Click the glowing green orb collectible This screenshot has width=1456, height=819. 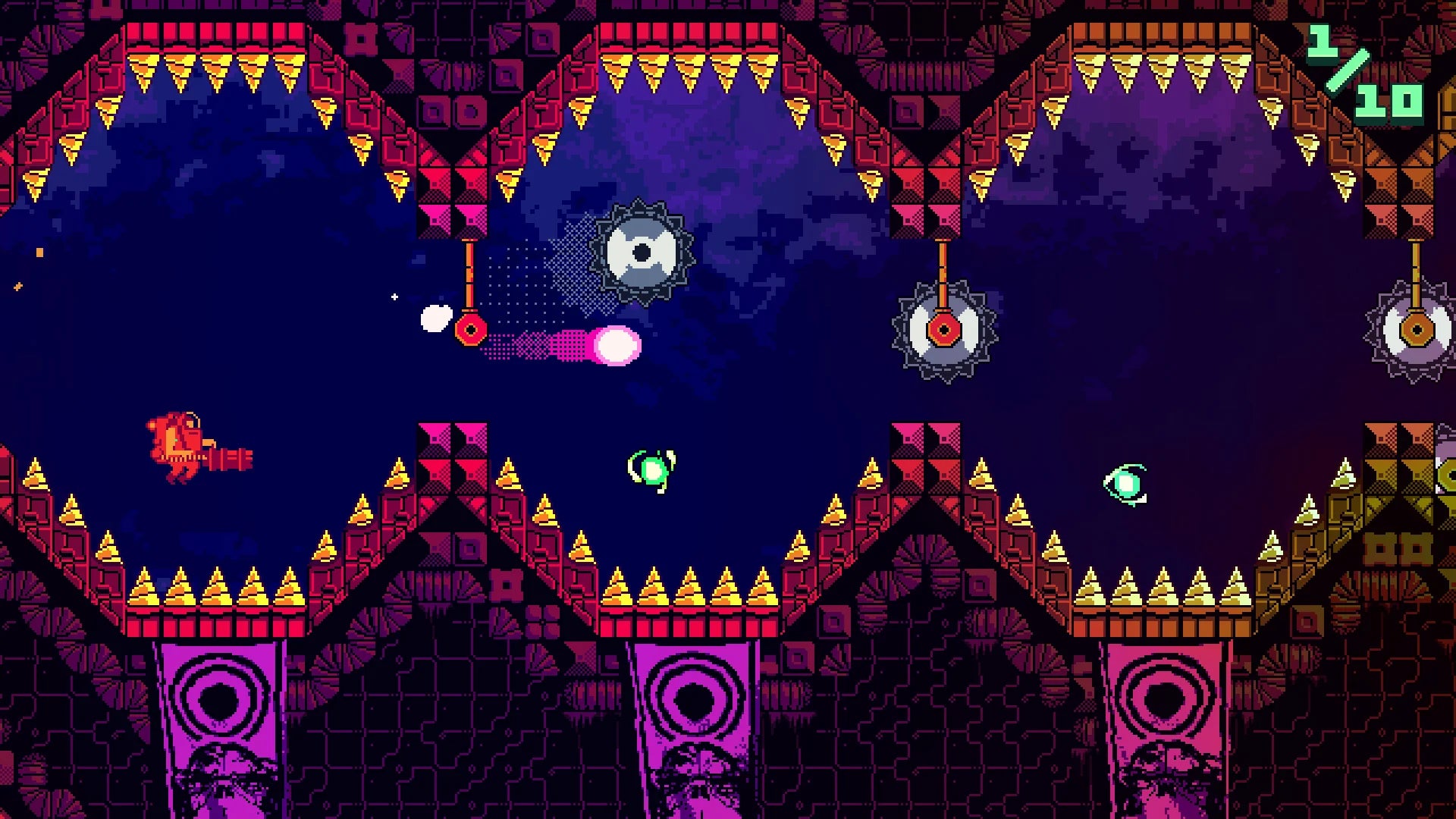(x=652, y=470)
